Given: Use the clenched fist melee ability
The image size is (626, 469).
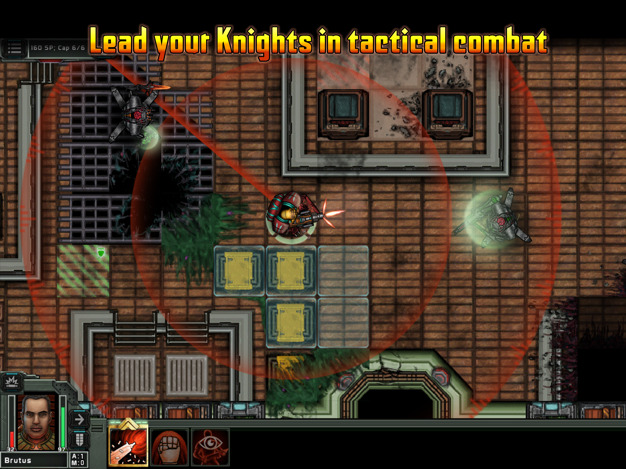Looking at the screenshot, I should click(170, 446).
